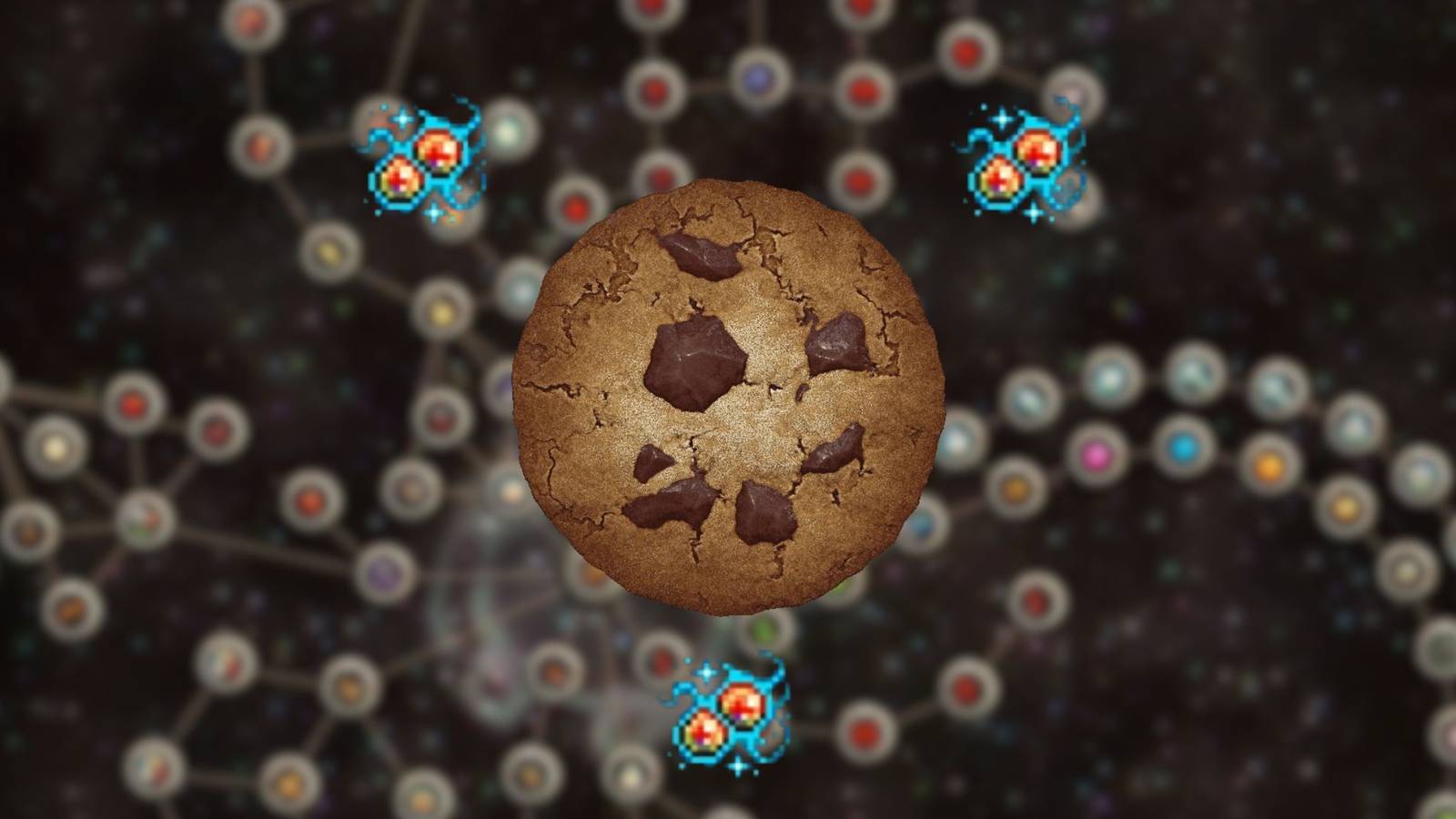
Task: Click the orange upgrade node far right
Action: point(1269,467)
